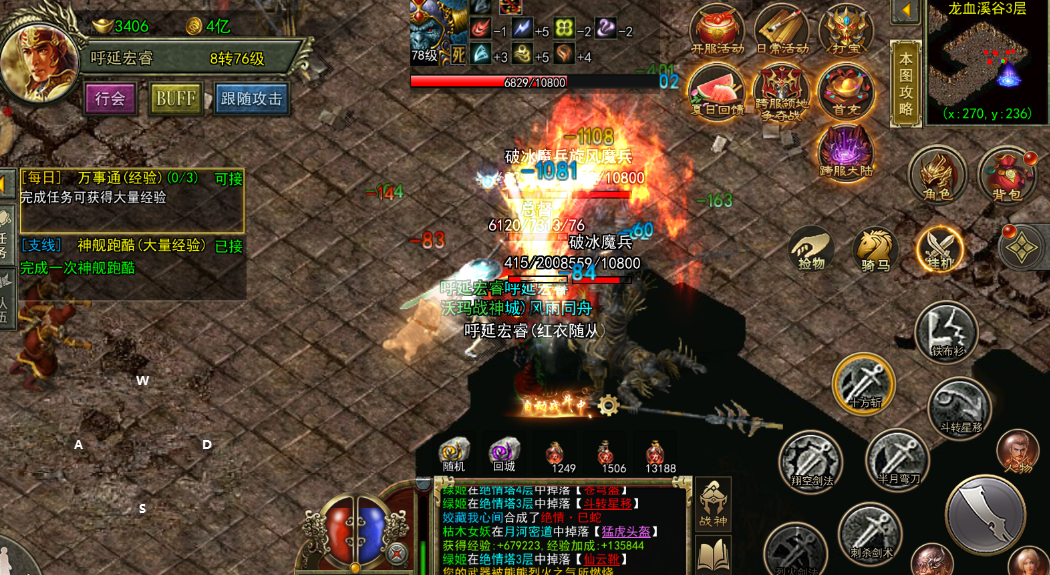Open the 开服活动 server launch events
The height and width of the screenshot is (575, 1050).
pos(717,28)
